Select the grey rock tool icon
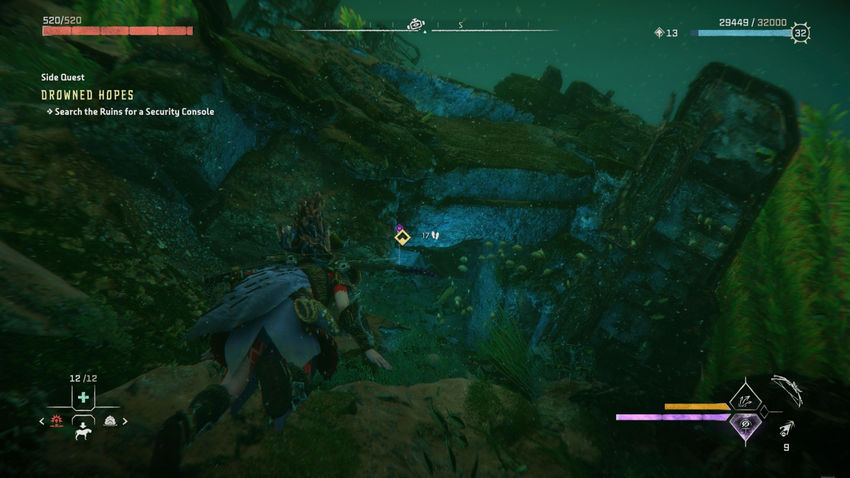Viewport: 850px width, 478px height. click(110, 421)
